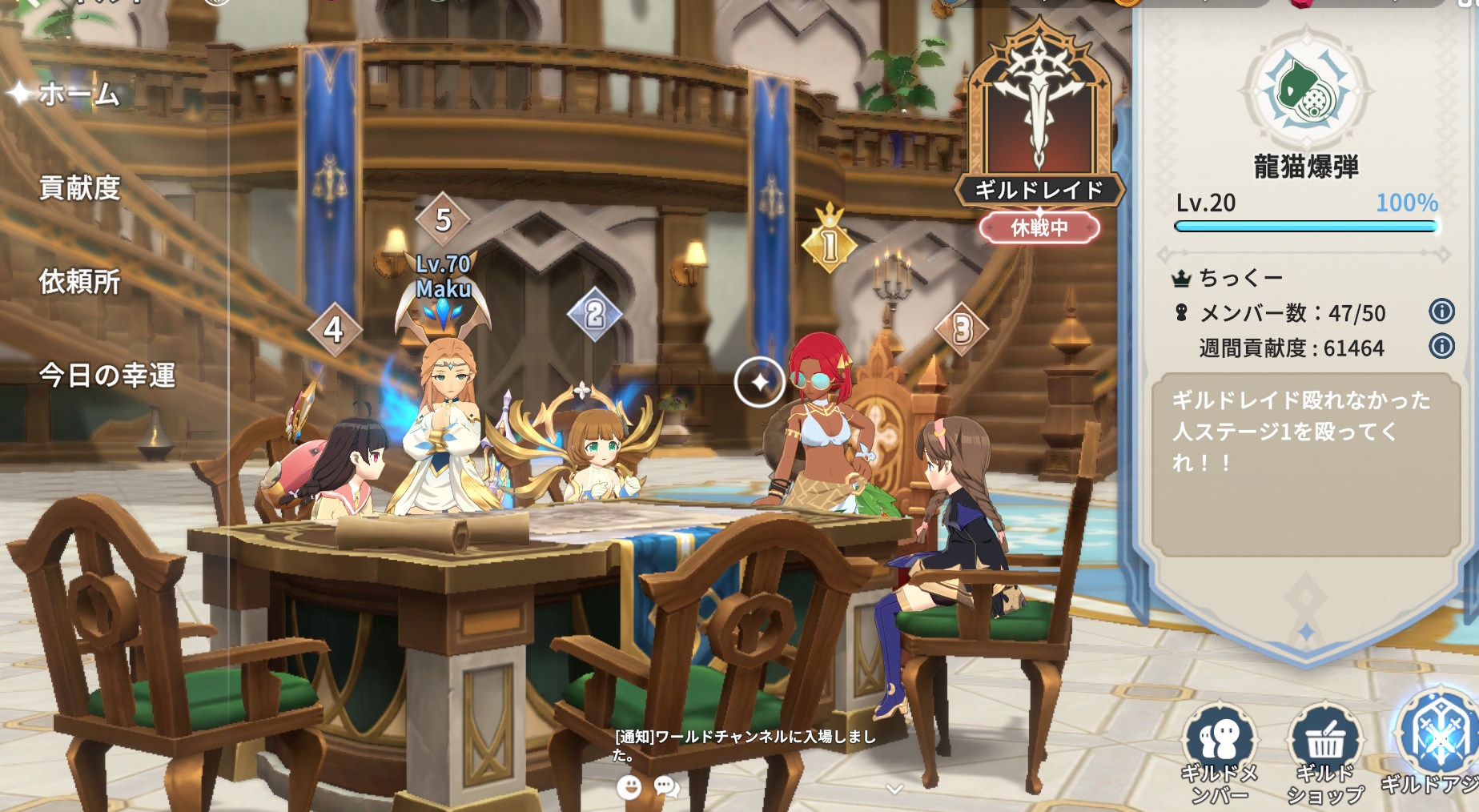Show info for 週間貢献度 weekly contribution

(1441, 347)
